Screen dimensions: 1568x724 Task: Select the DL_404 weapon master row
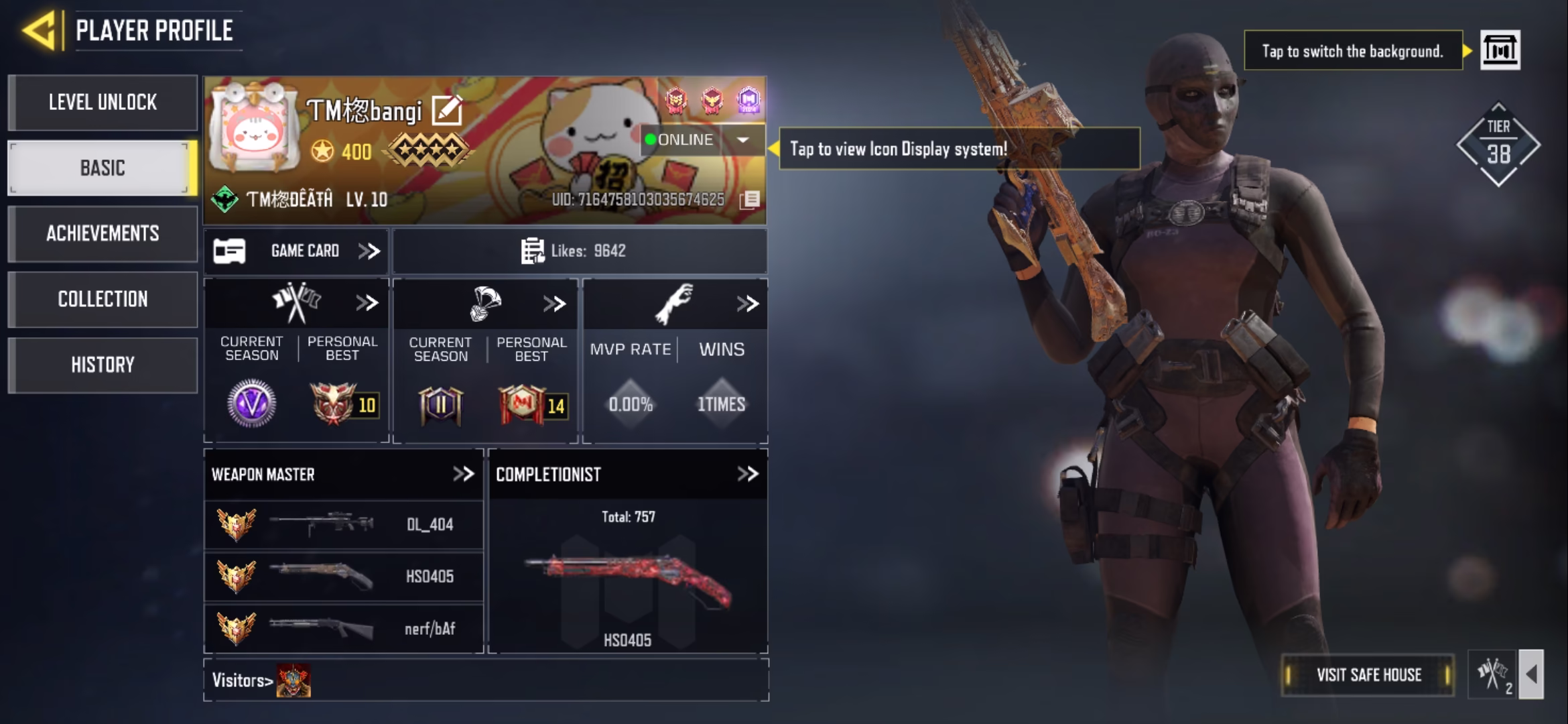pyautogui.click(x=343, y=524)
